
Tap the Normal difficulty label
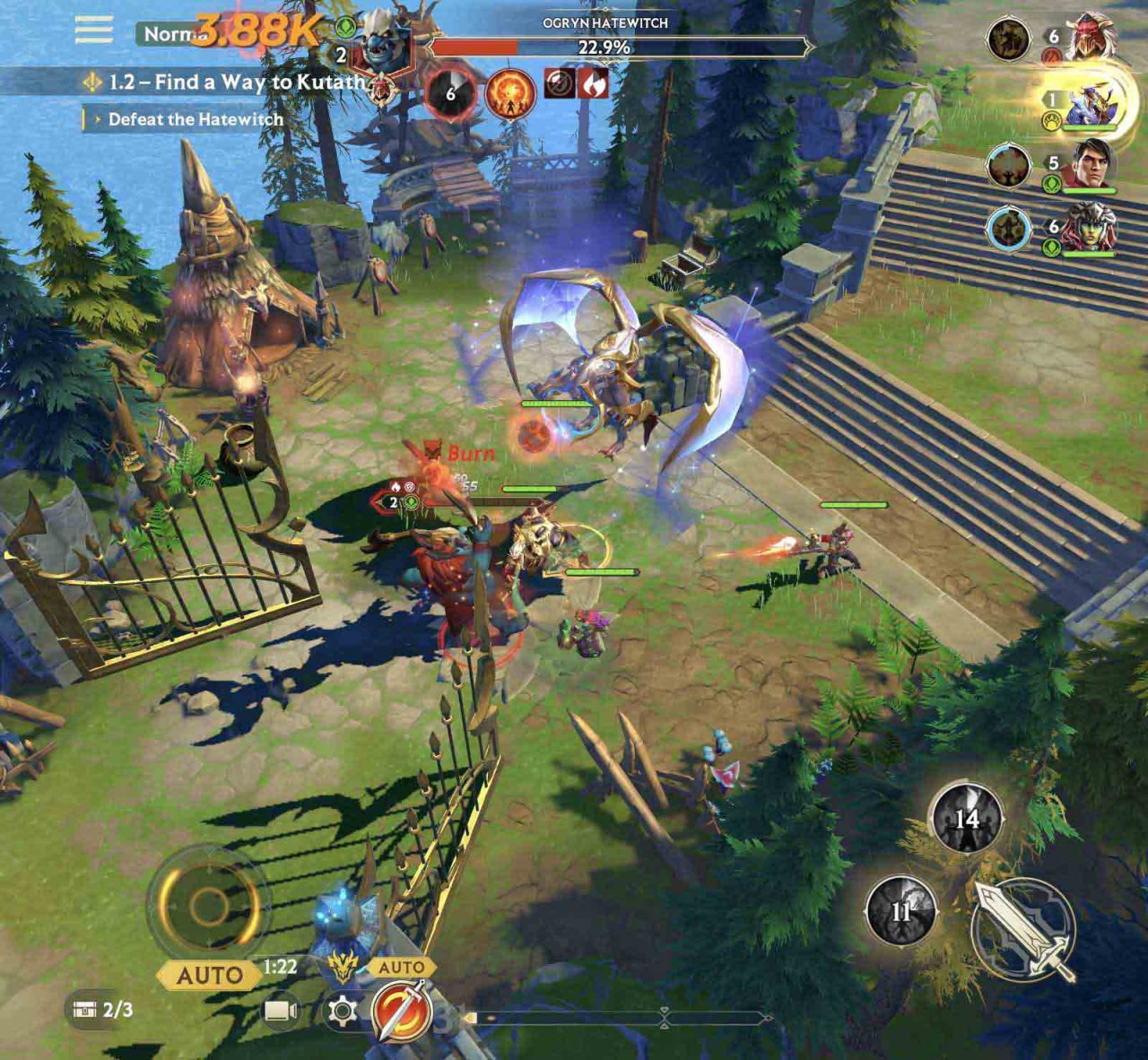pos(170,34)
